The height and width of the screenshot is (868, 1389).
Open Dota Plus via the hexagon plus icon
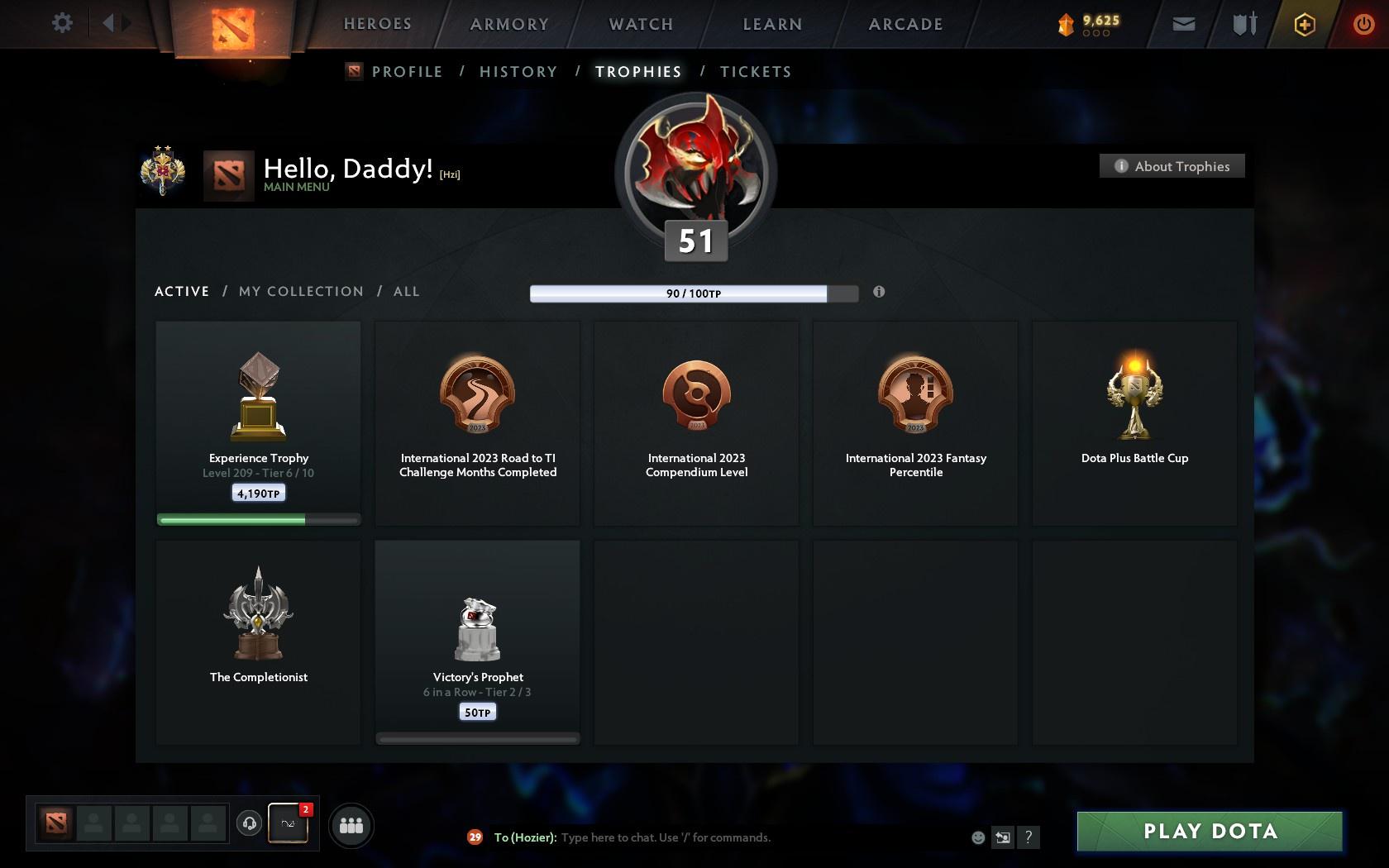click(1304, 23)
